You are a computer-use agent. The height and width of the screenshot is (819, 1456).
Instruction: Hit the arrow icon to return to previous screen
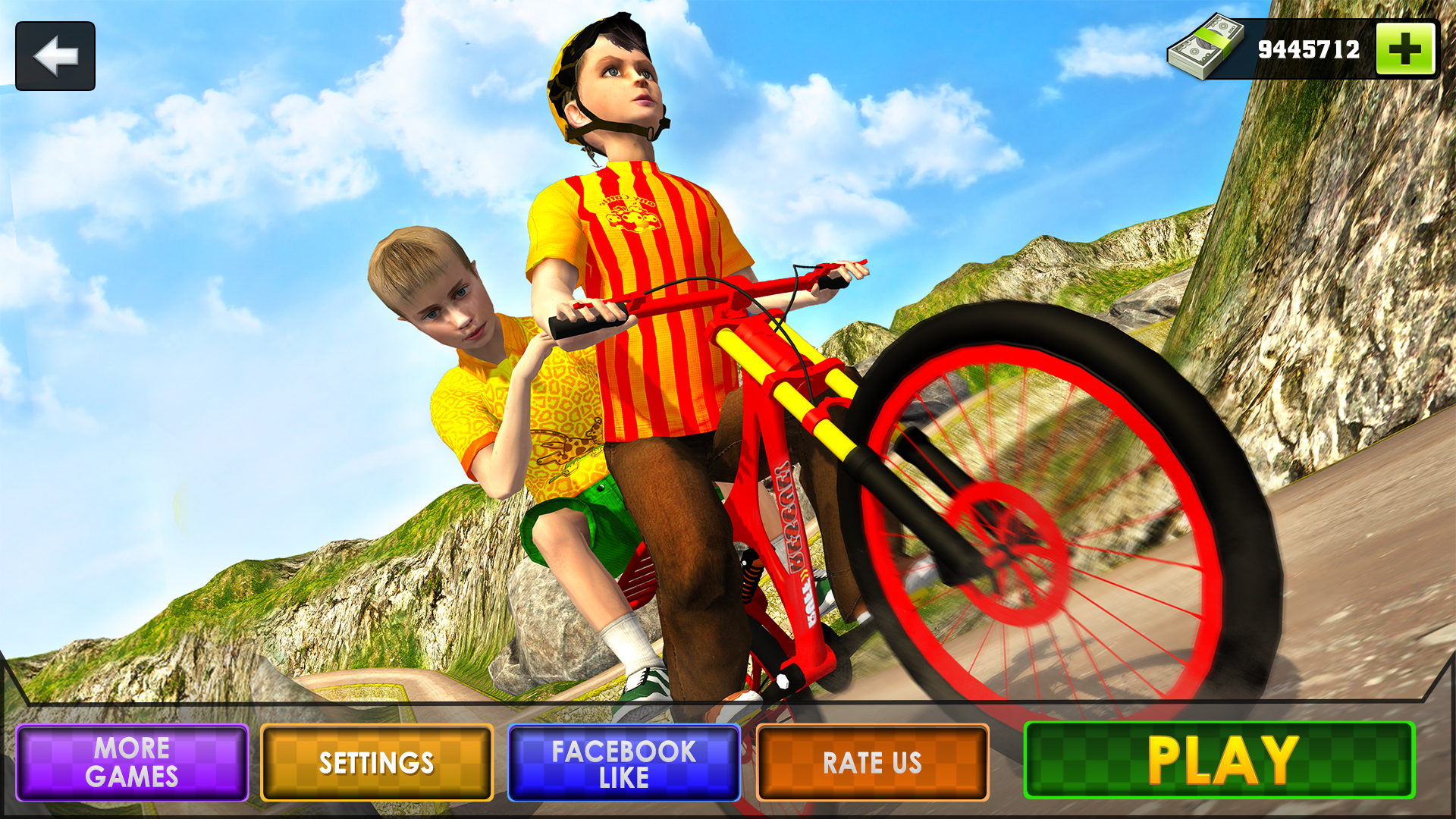[54, 54]
